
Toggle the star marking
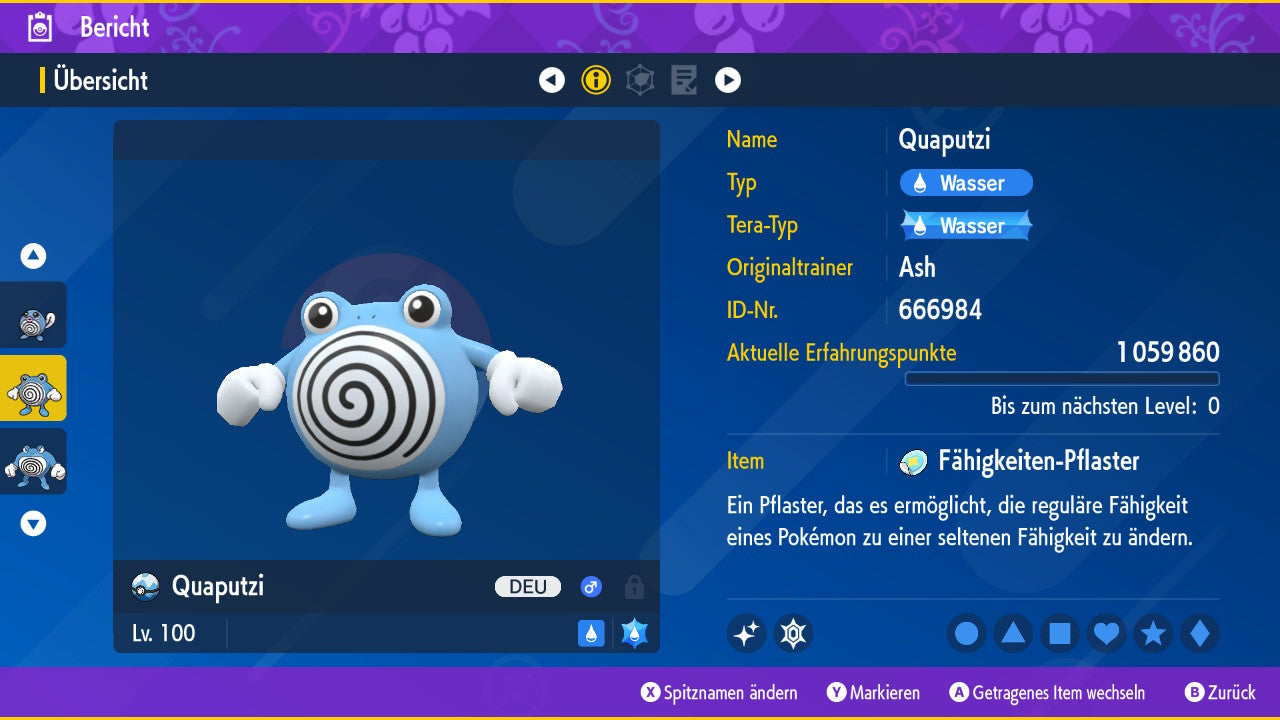click(1153, 633)
